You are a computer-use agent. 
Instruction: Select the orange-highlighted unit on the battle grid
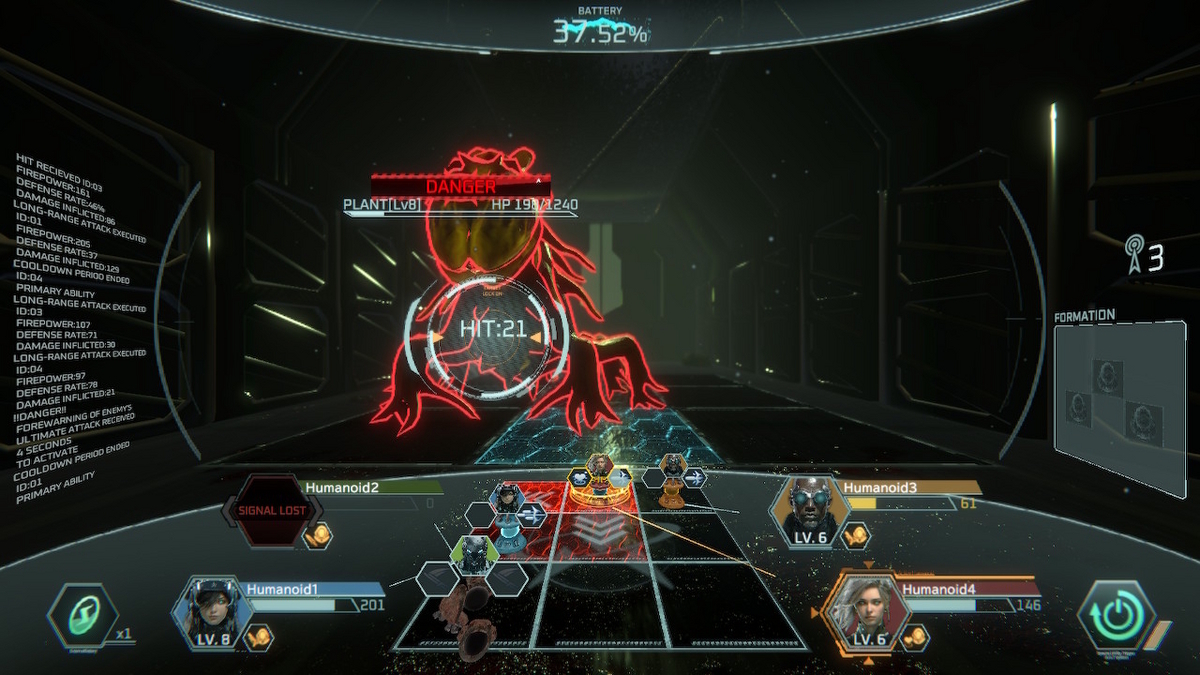click(599, 475)
